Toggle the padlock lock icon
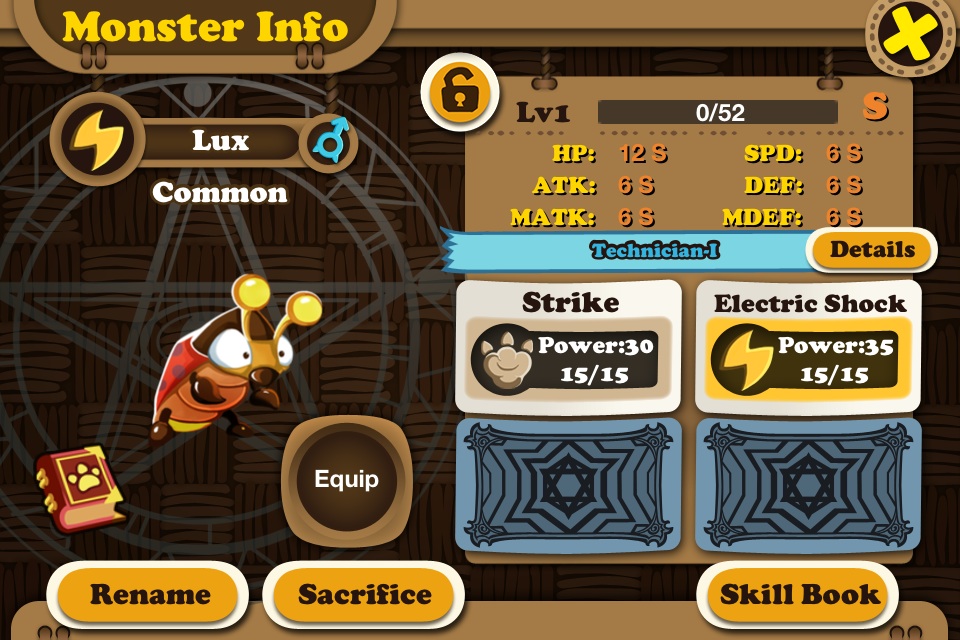 click(x=459, y=93)
